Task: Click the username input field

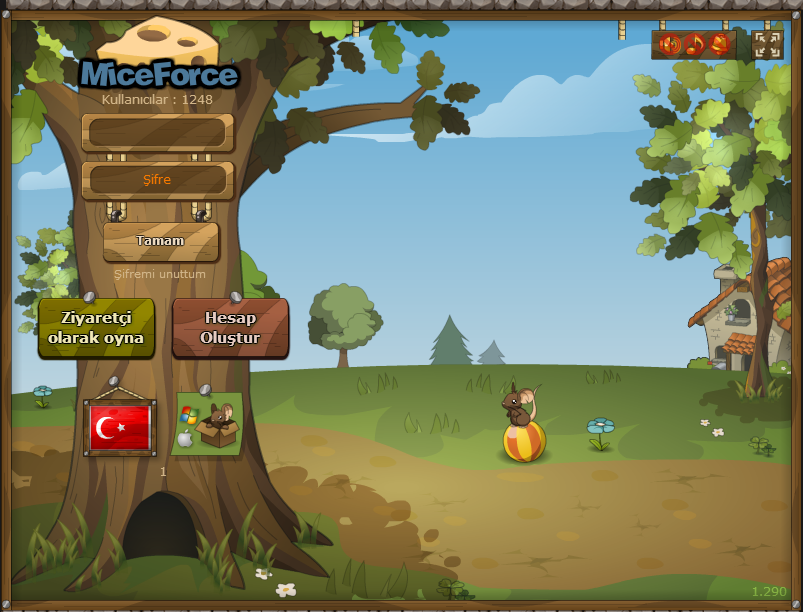Action: 158,132
